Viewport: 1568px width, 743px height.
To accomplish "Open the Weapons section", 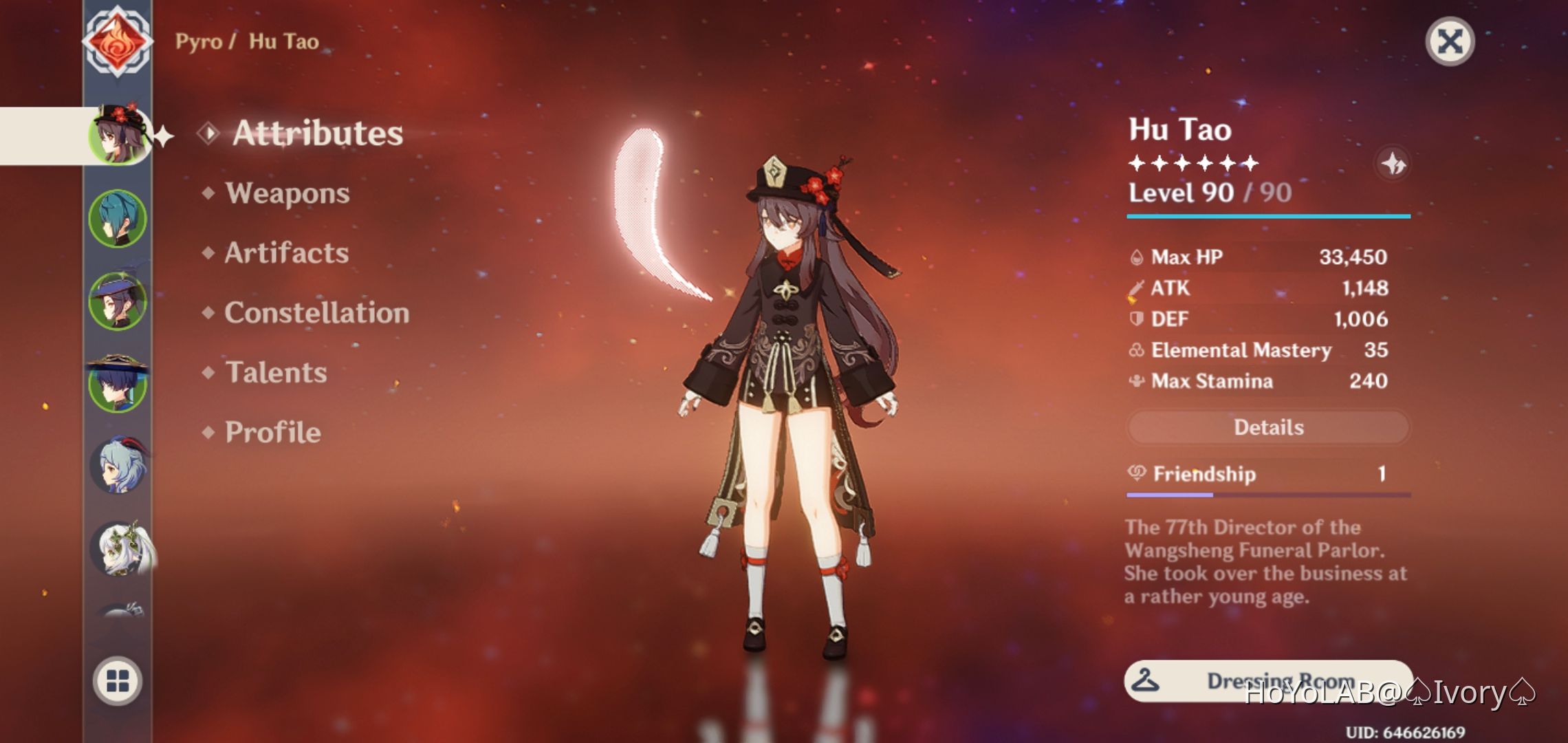I will (285, 193).
